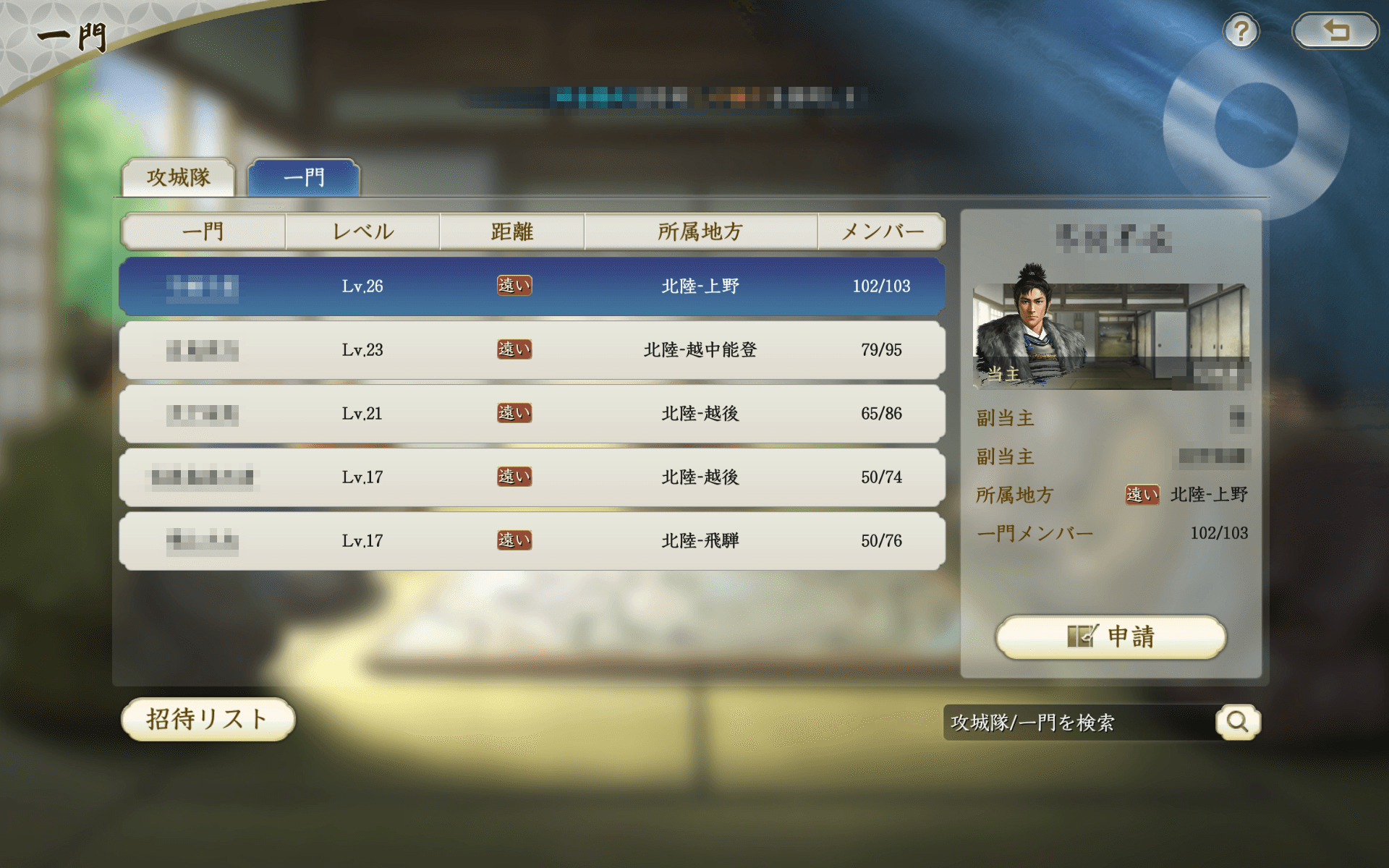
Task: Open the help icon at top right
Action: click(x=1241, y=30)
